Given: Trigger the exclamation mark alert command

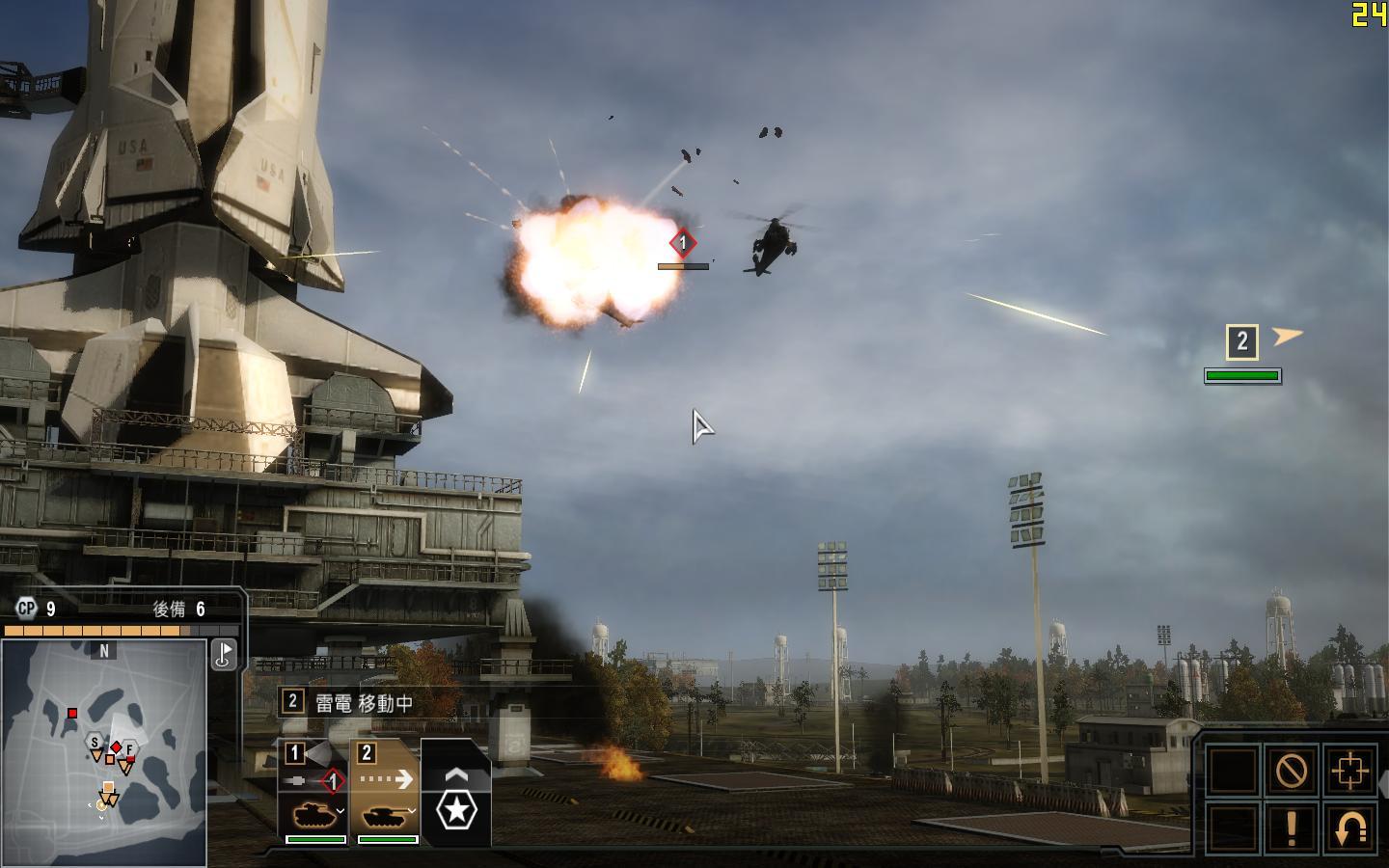Looking at the screenshot, I should pyautogui.click(x=1291, y=827).
